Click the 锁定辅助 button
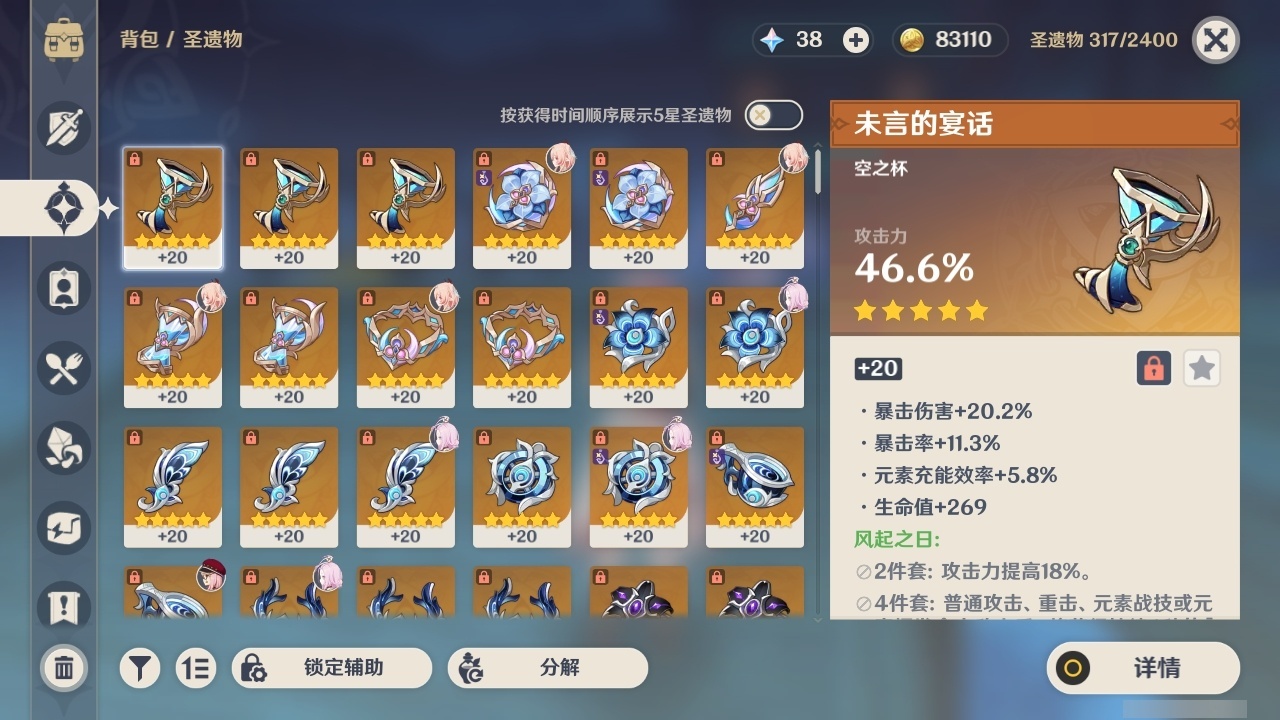The height and width of the screenshot is (720, 1280). (331, 668)
